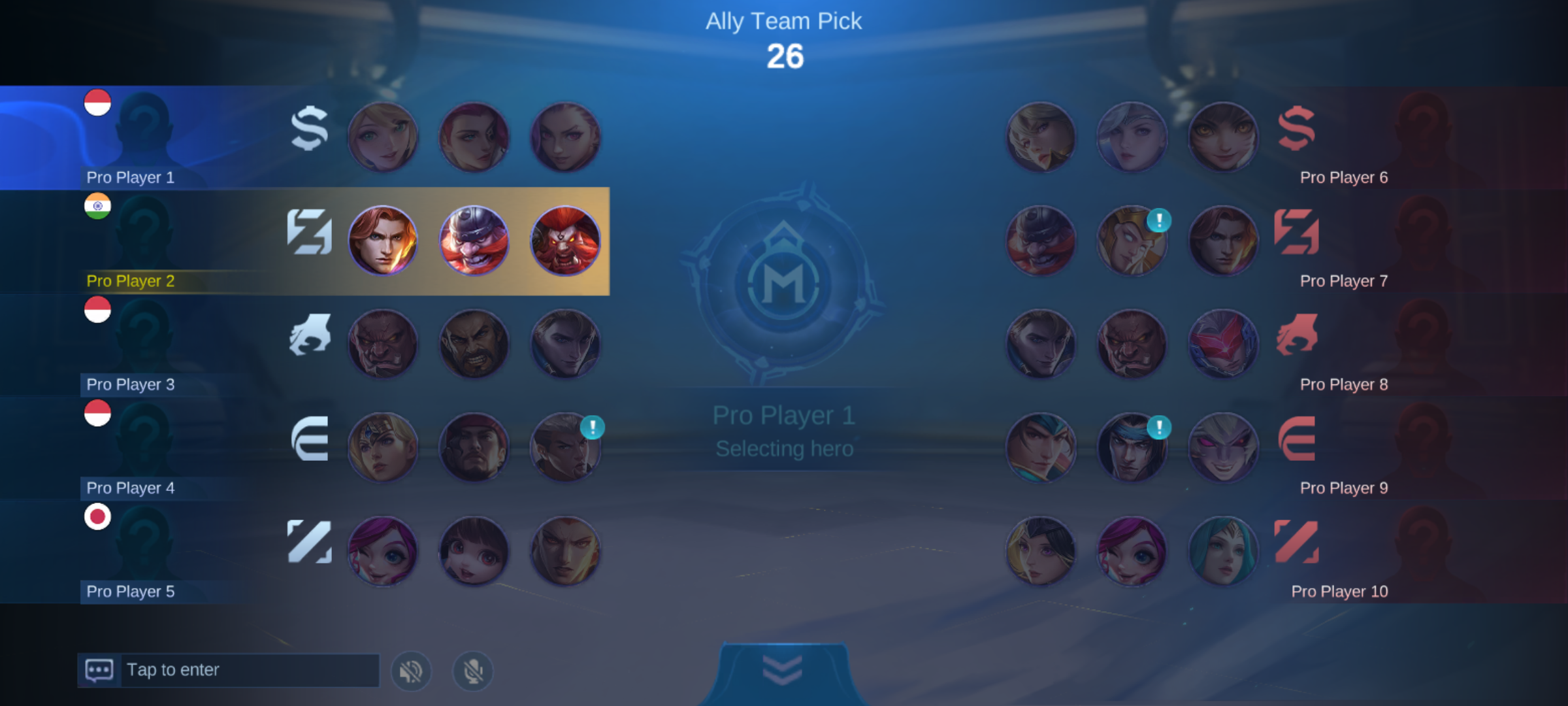The image size is (1568, 706).
Task: Select the EXP Lane claw icon for Pro Player 3
Action: click(x=309, y=335)
